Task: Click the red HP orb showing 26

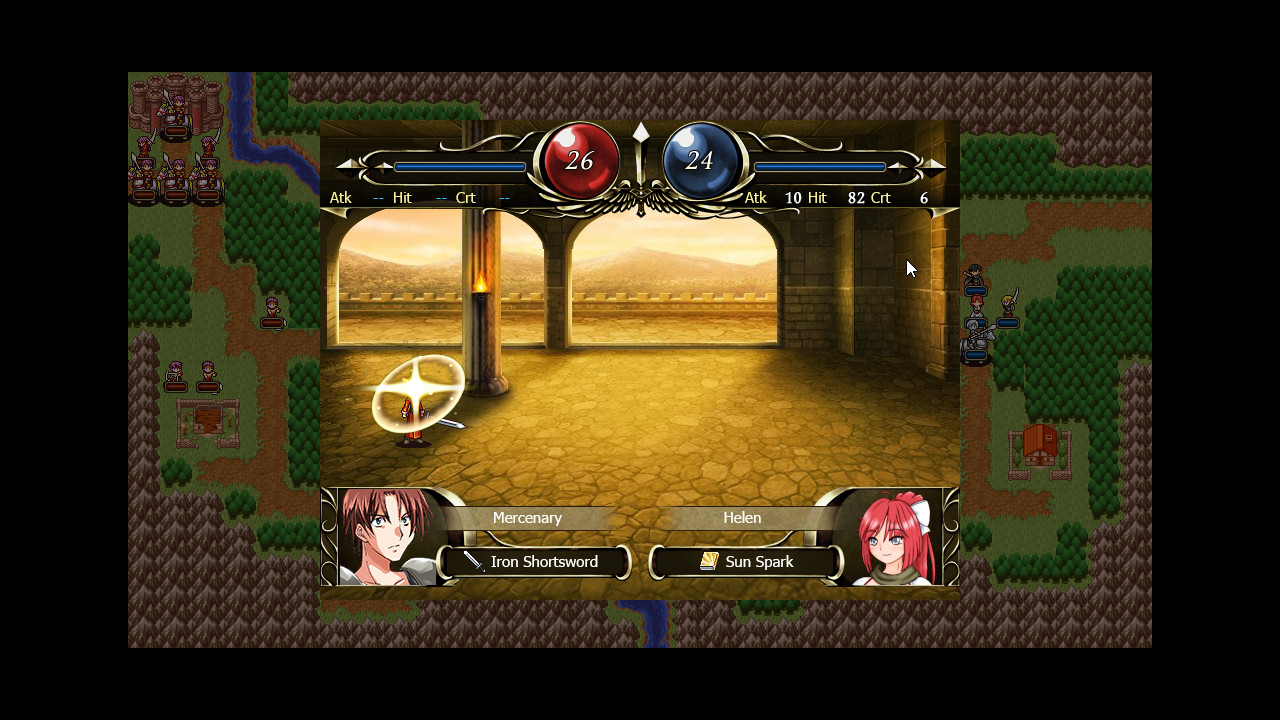Action: click(x=578, y=158)
